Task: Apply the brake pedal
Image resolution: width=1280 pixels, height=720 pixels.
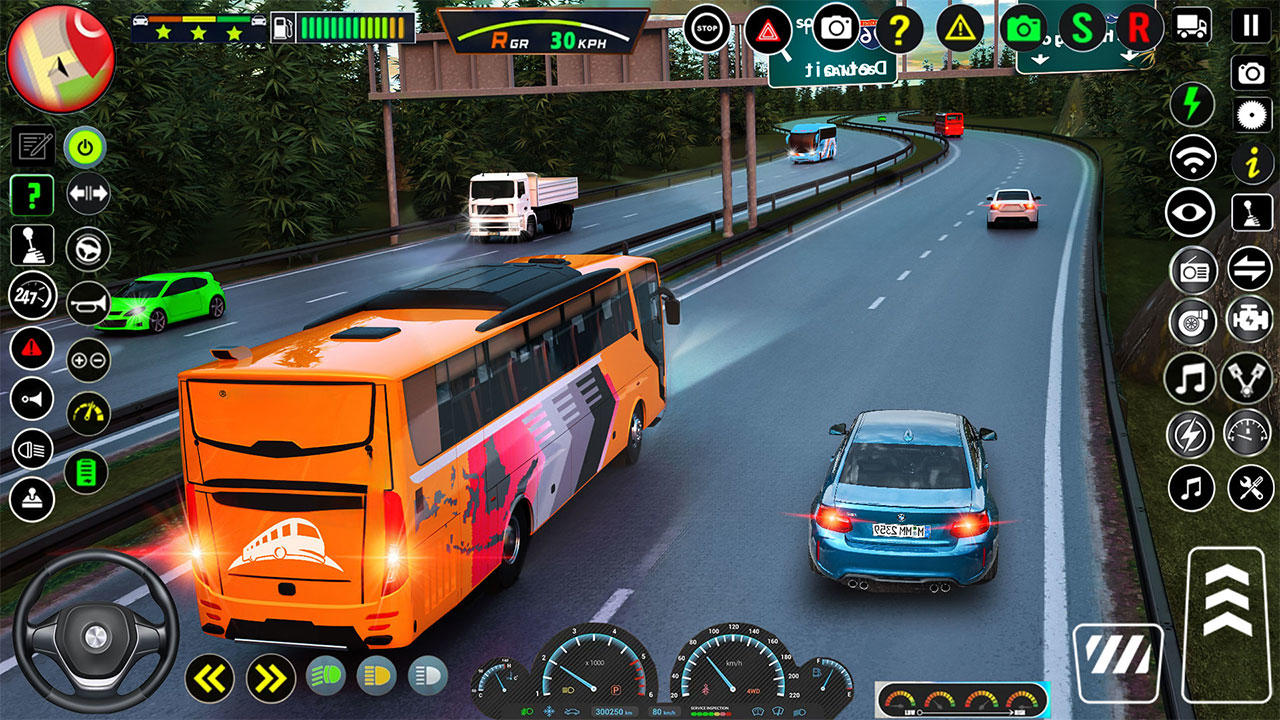Action: [x=1117, y=661]
